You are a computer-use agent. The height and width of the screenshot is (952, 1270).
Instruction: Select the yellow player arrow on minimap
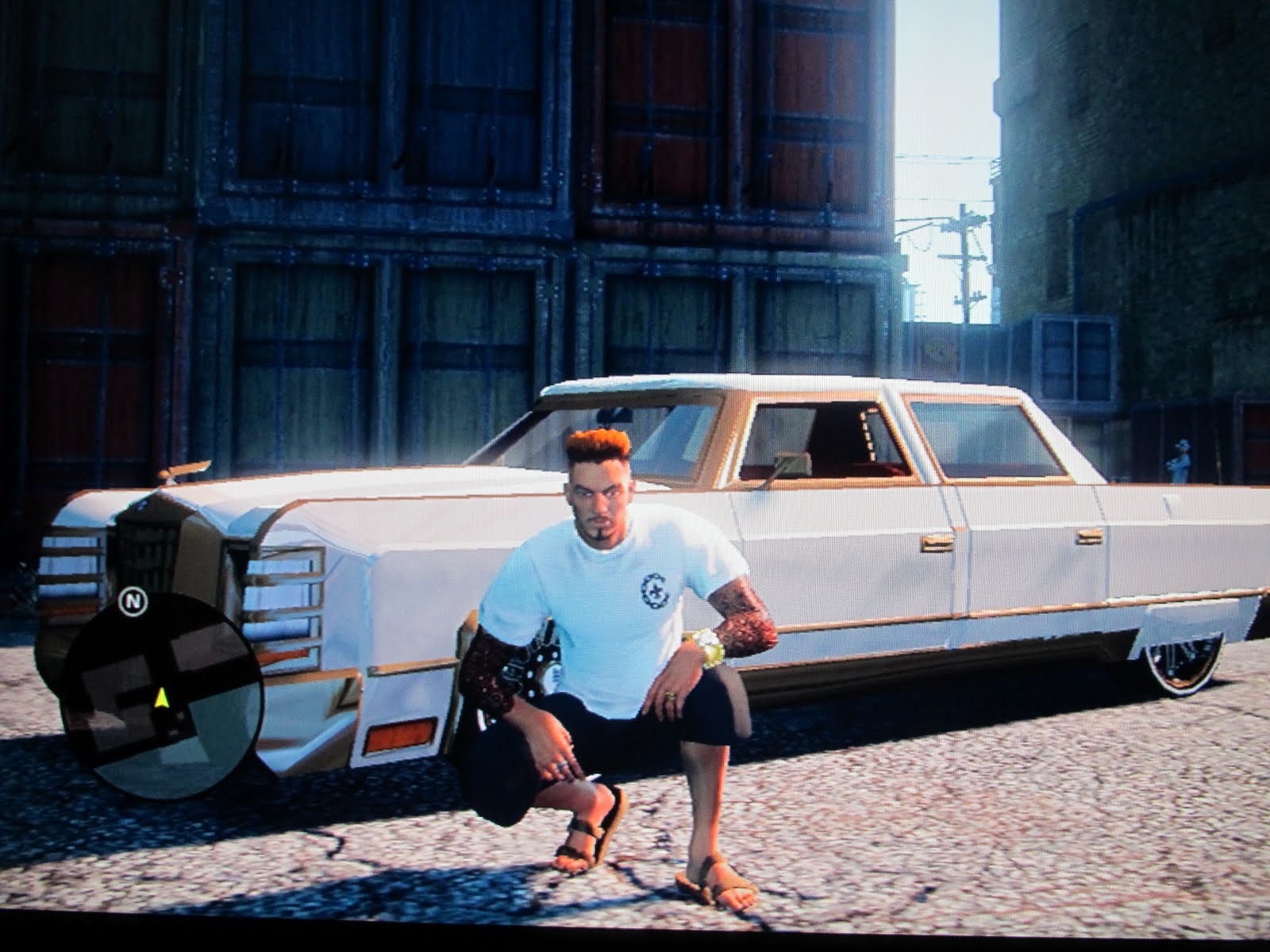[x=161, y=698]
